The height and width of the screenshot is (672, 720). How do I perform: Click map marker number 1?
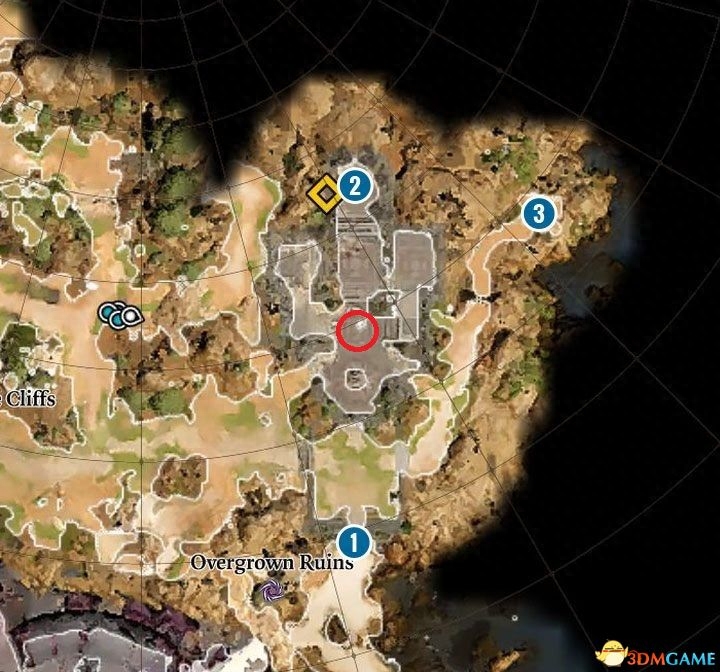point(352,542)
